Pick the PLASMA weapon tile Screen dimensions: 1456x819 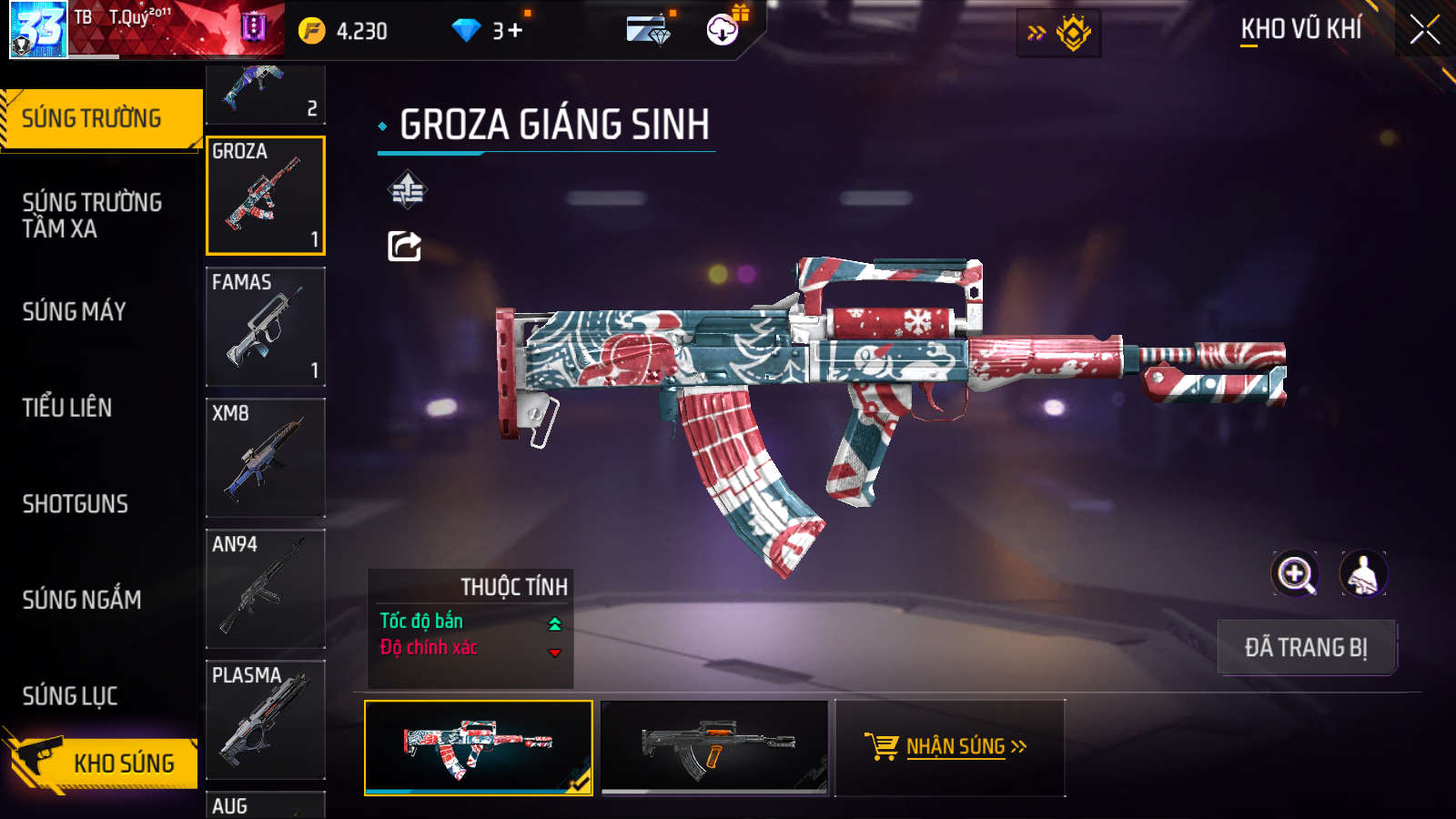pos(265,720)
